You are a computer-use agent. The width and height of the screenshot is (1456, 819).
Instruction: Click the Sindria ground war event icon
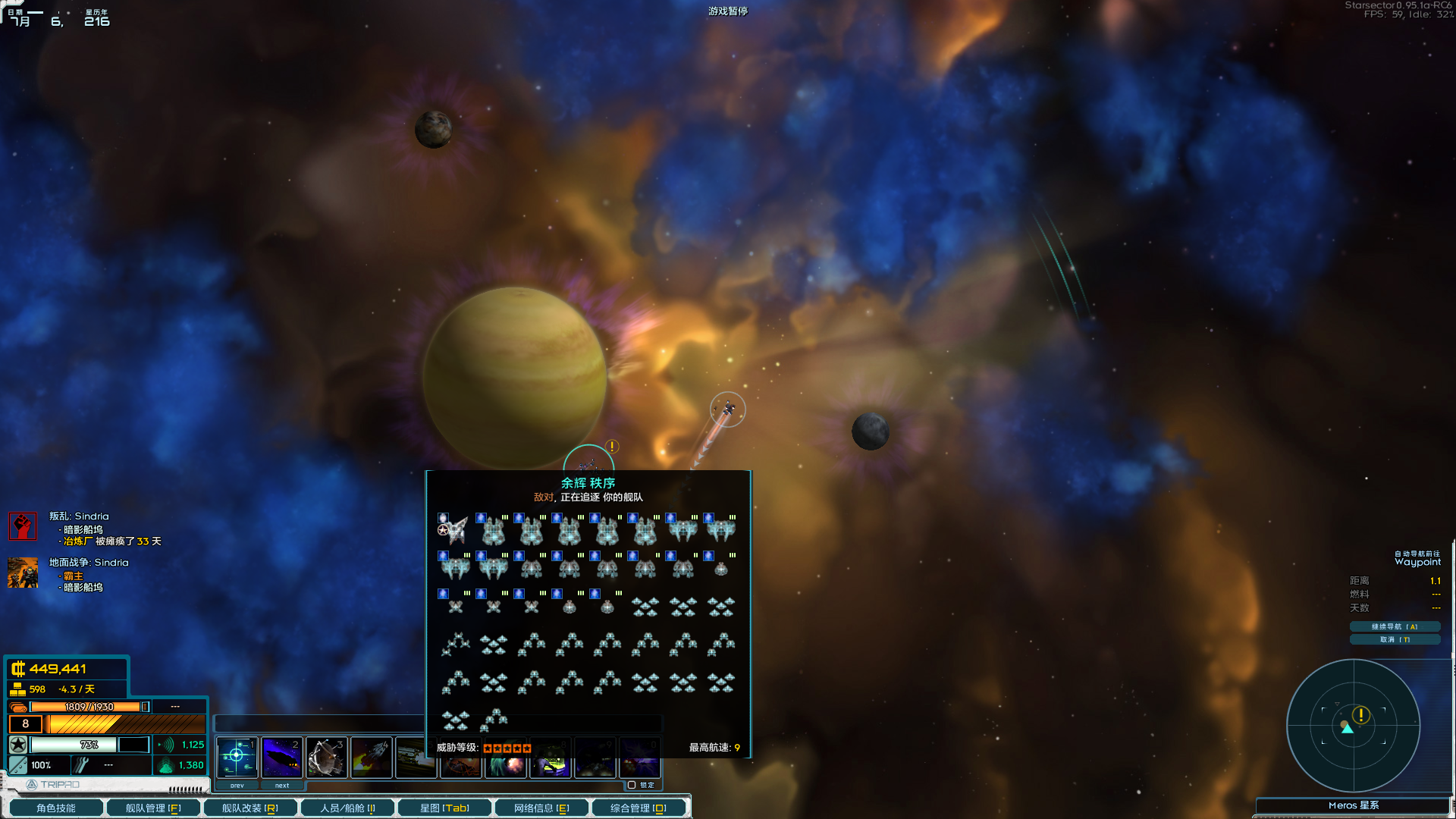coord(22,573)
